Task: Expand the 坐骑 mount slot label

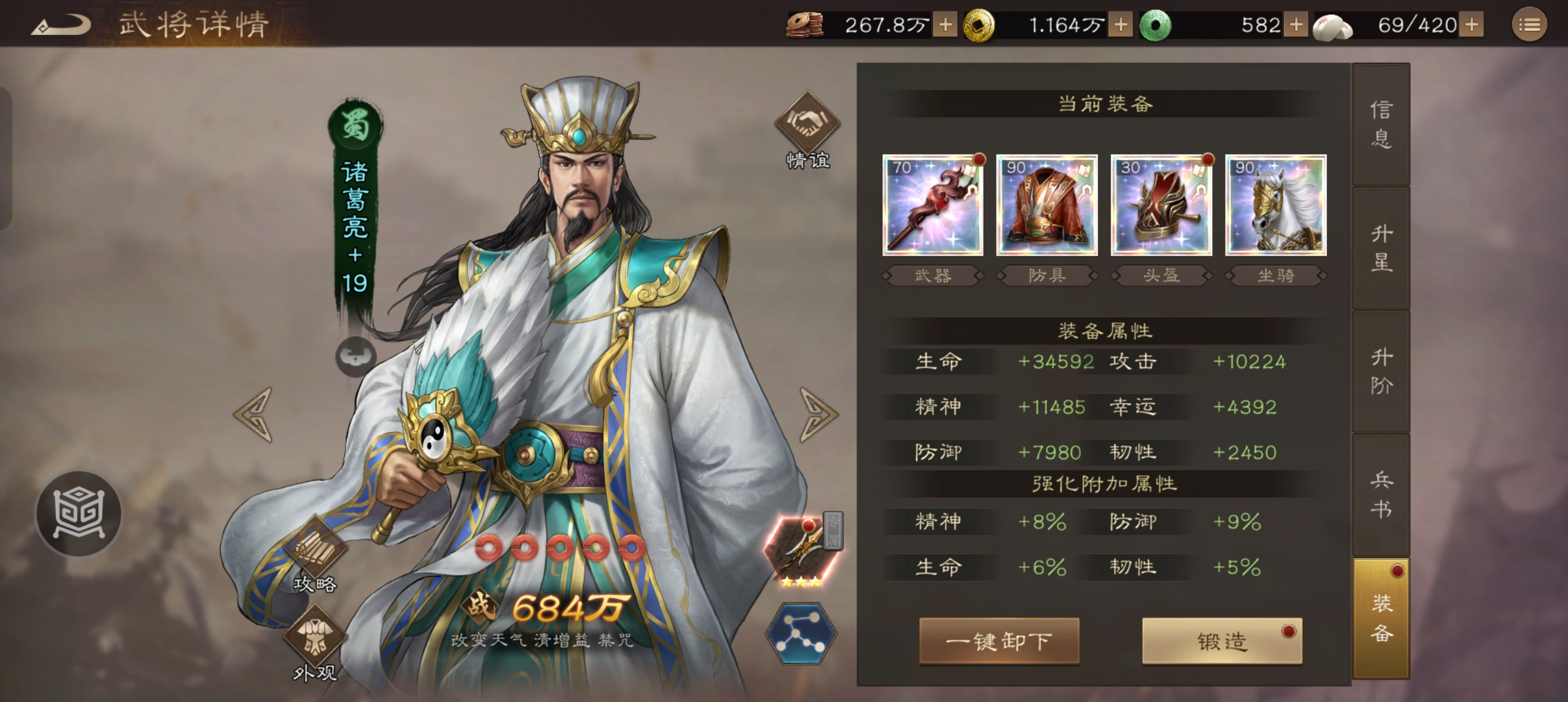Action: click(1275, 276)
